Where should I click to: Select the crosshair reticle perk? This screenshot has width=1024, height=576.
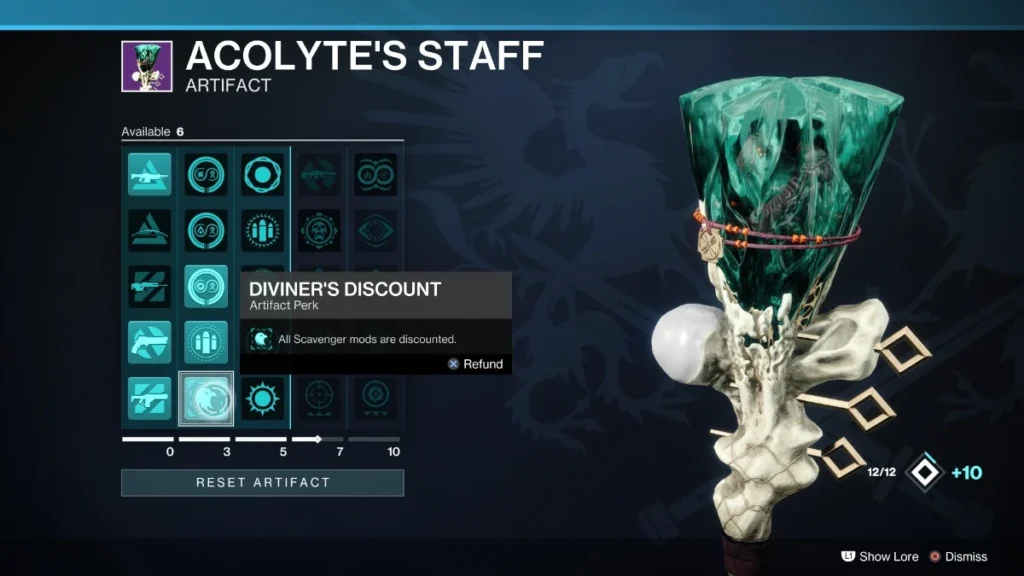(319, 399)
